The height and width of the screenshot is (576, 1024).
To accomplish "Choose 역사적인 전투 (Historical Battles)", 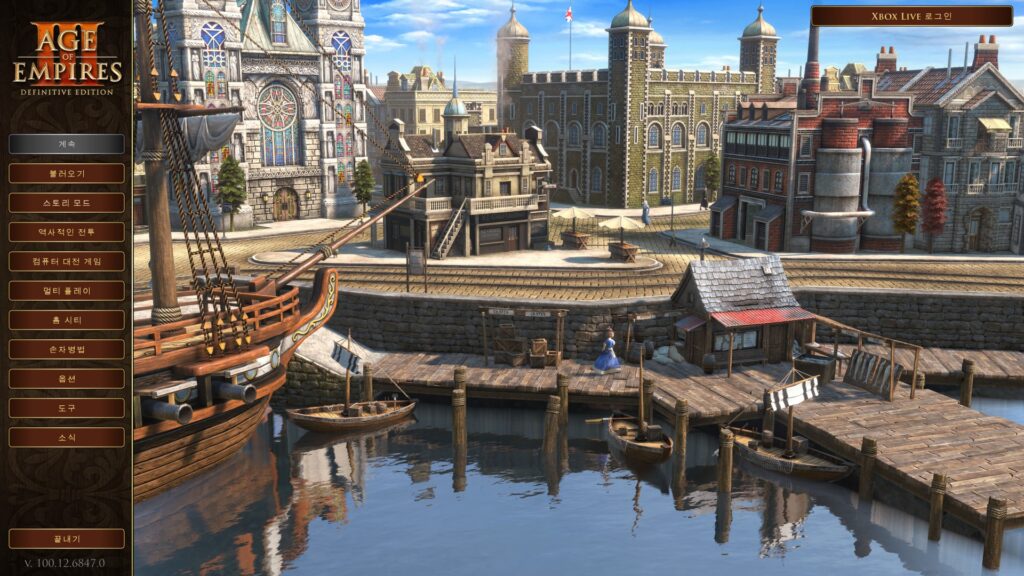I will 67,232.
